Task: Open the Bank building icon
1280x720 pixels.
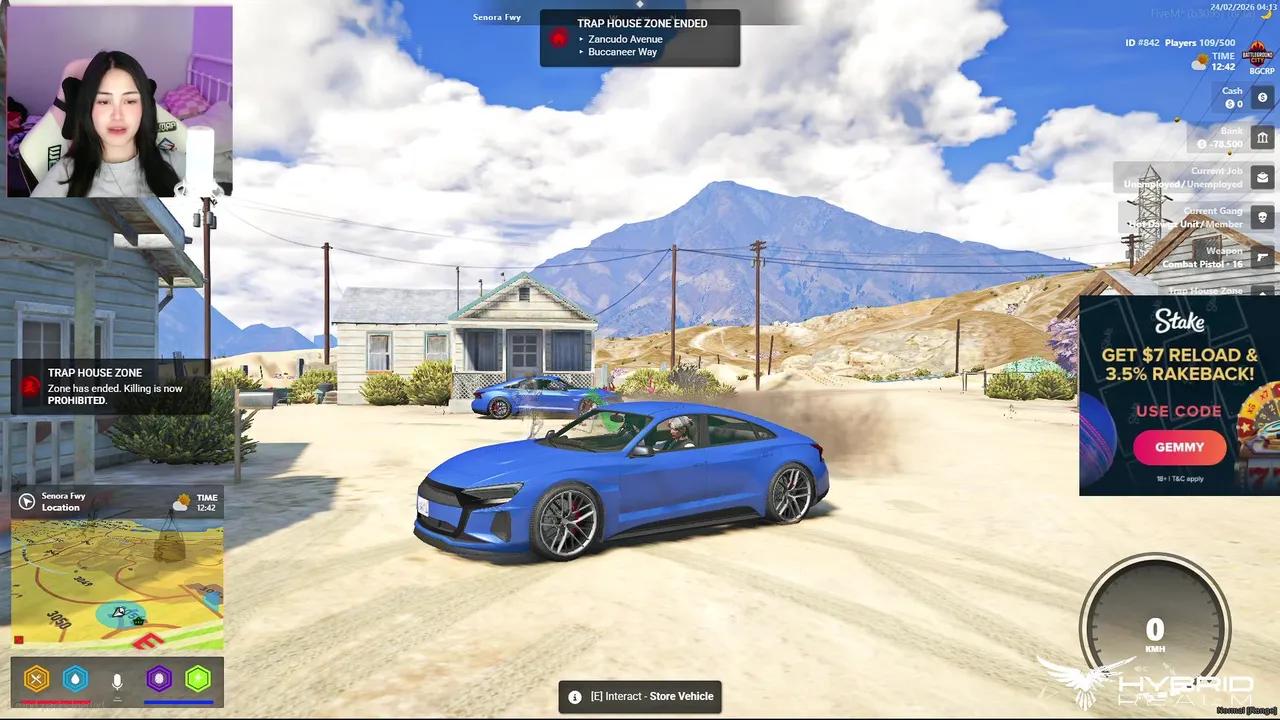Action: 1262,138
